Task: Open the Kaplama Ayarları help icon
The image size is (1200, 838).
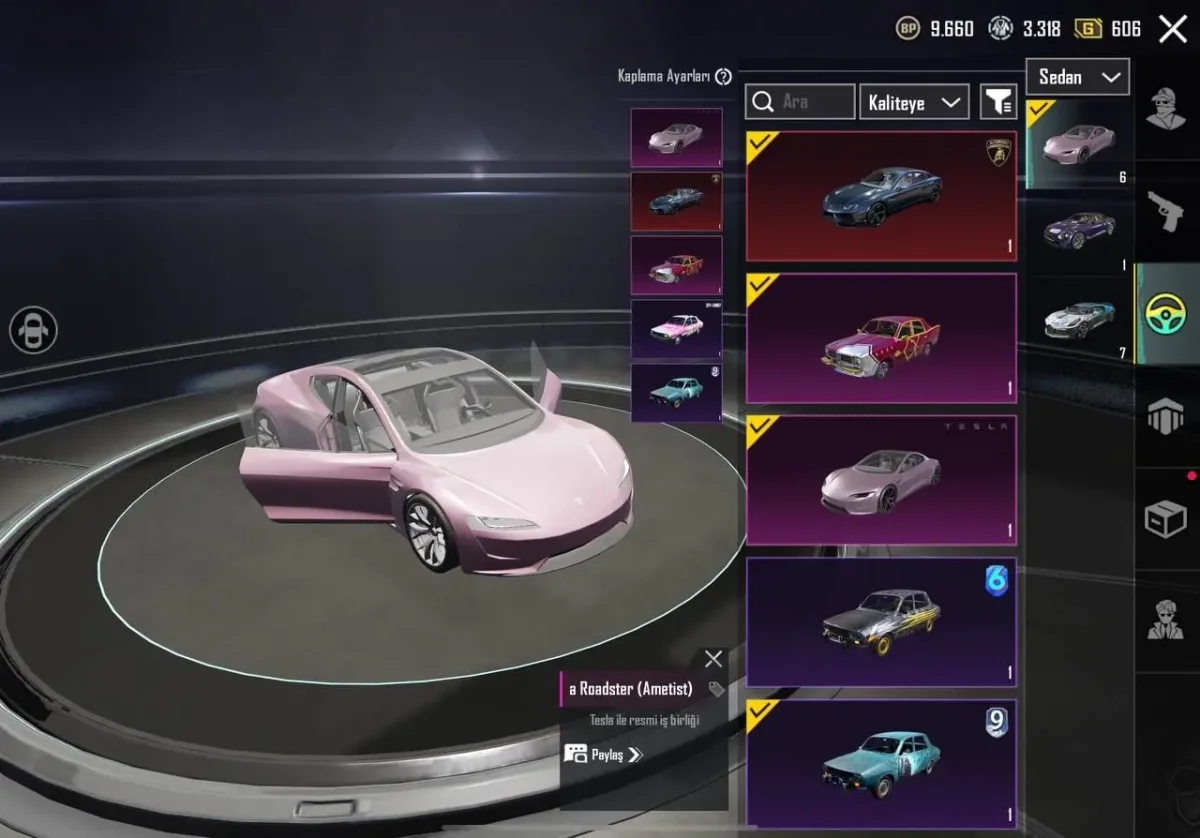Action: coord(724,77)
